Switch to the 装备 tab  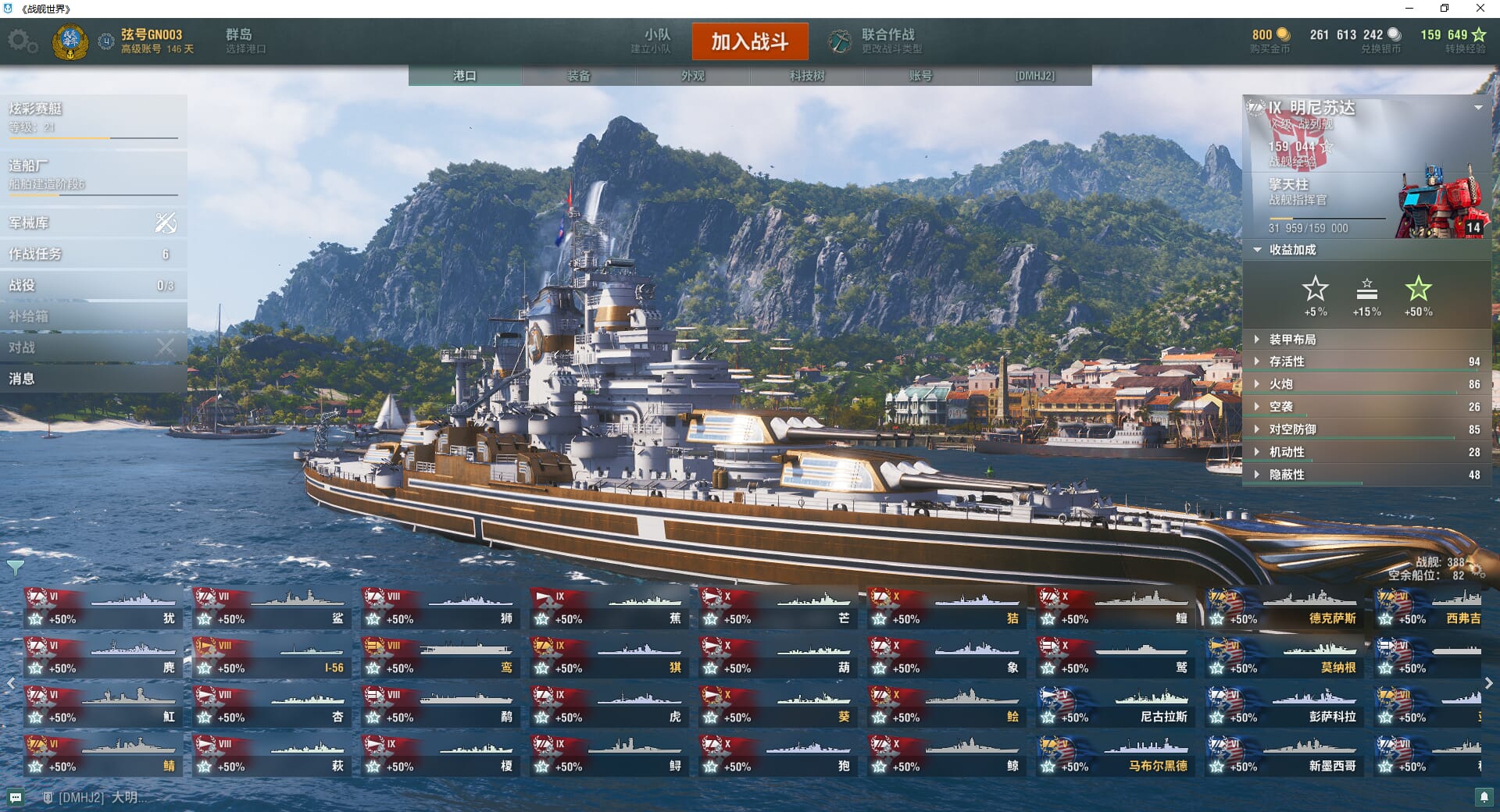579,76
